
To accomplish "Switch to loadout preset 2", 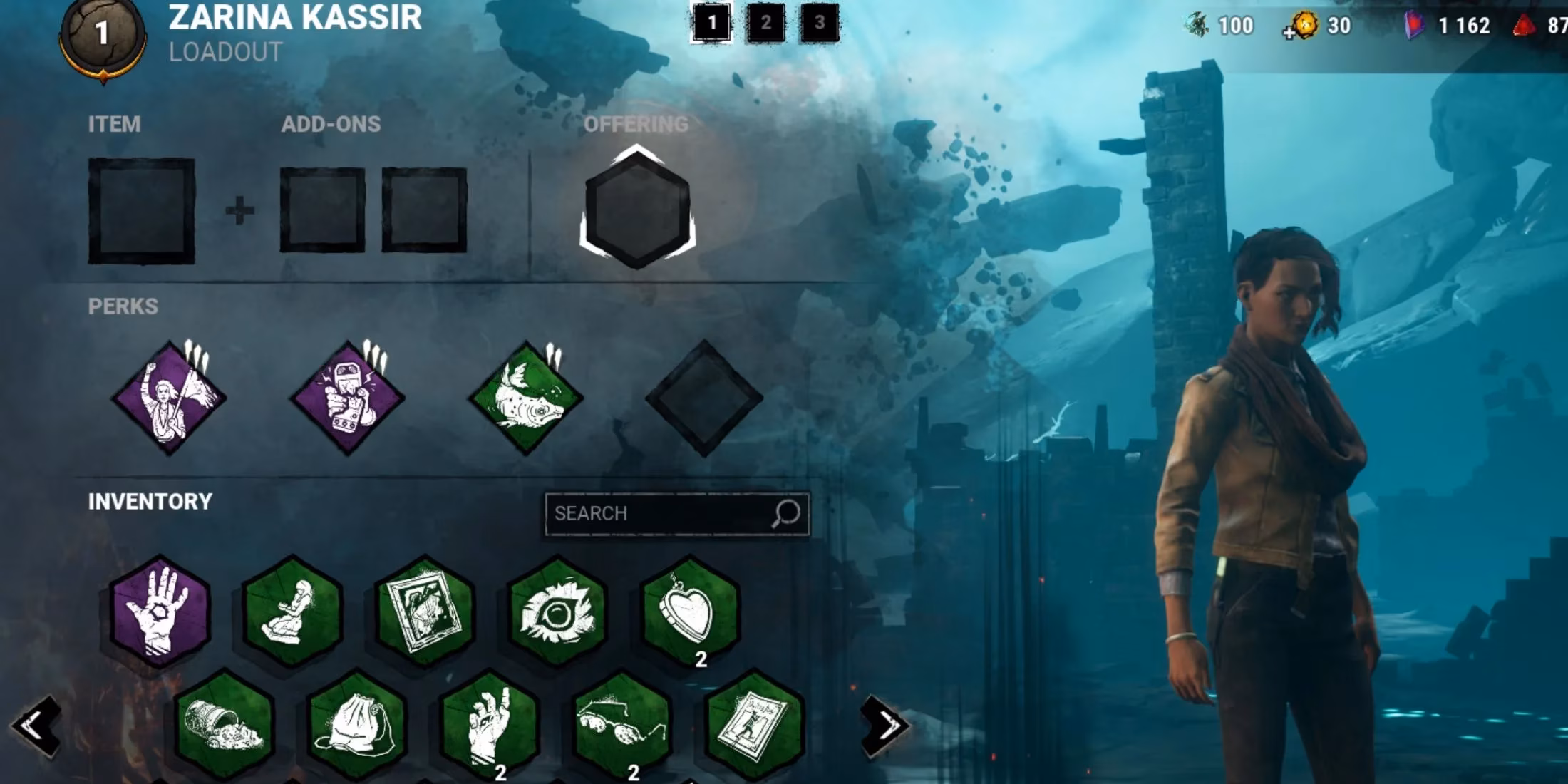I will tap(765, 24).
